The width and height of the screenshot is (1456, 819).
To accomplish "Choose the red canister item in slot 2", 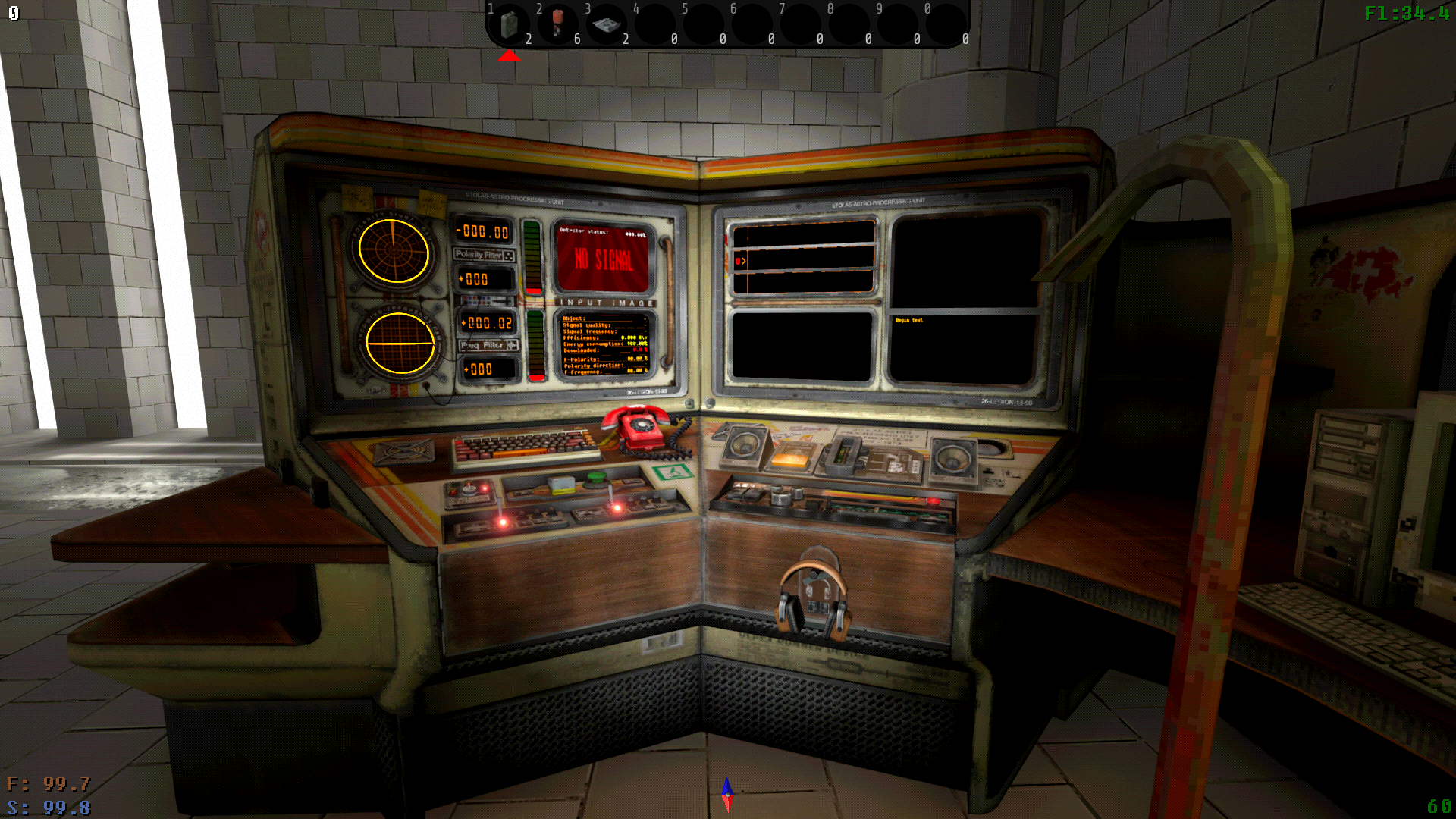I will click(558, 23).
